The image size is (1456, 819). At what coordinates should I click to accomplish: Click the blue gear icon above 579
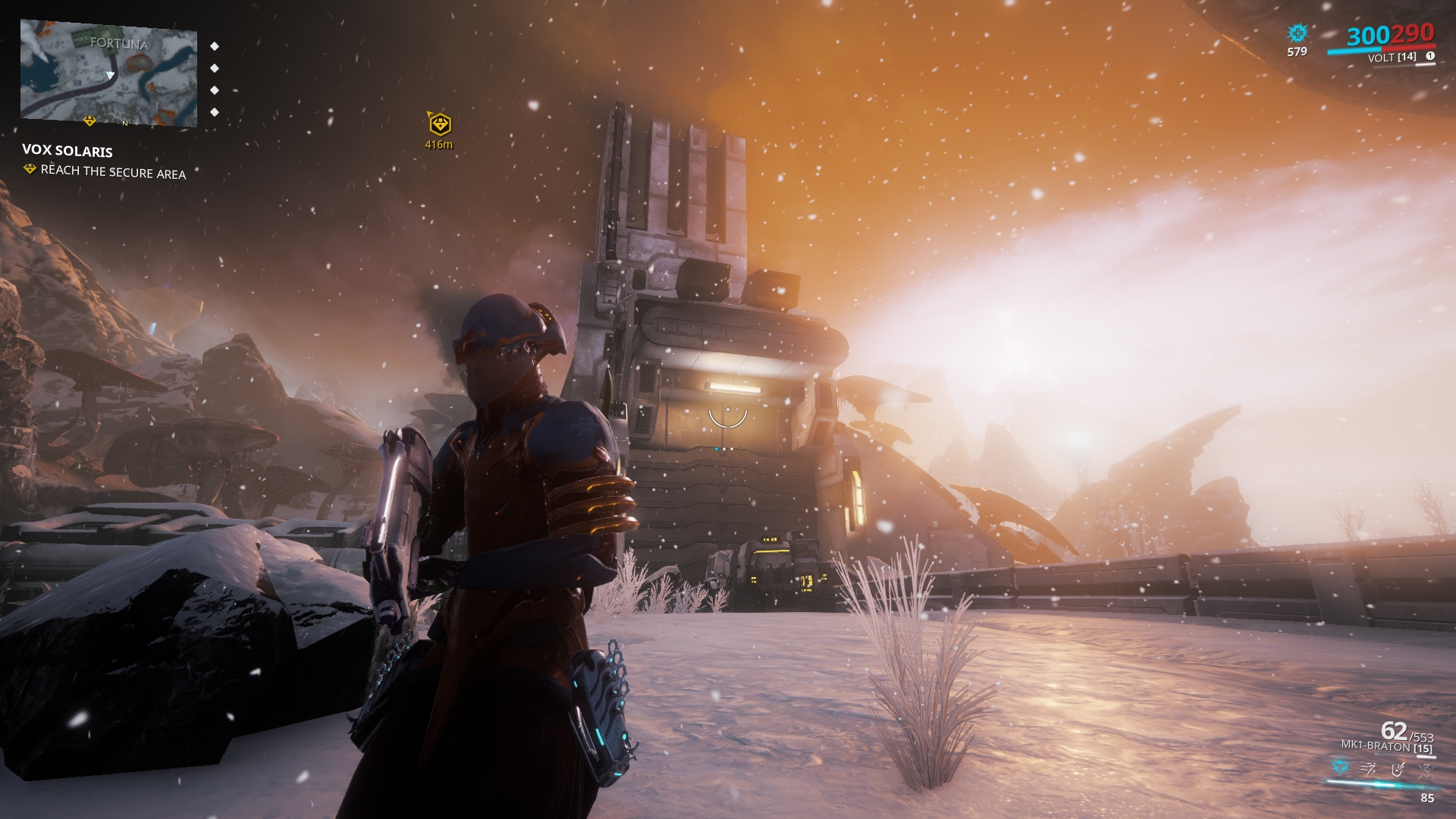[x=1298, y=33]
